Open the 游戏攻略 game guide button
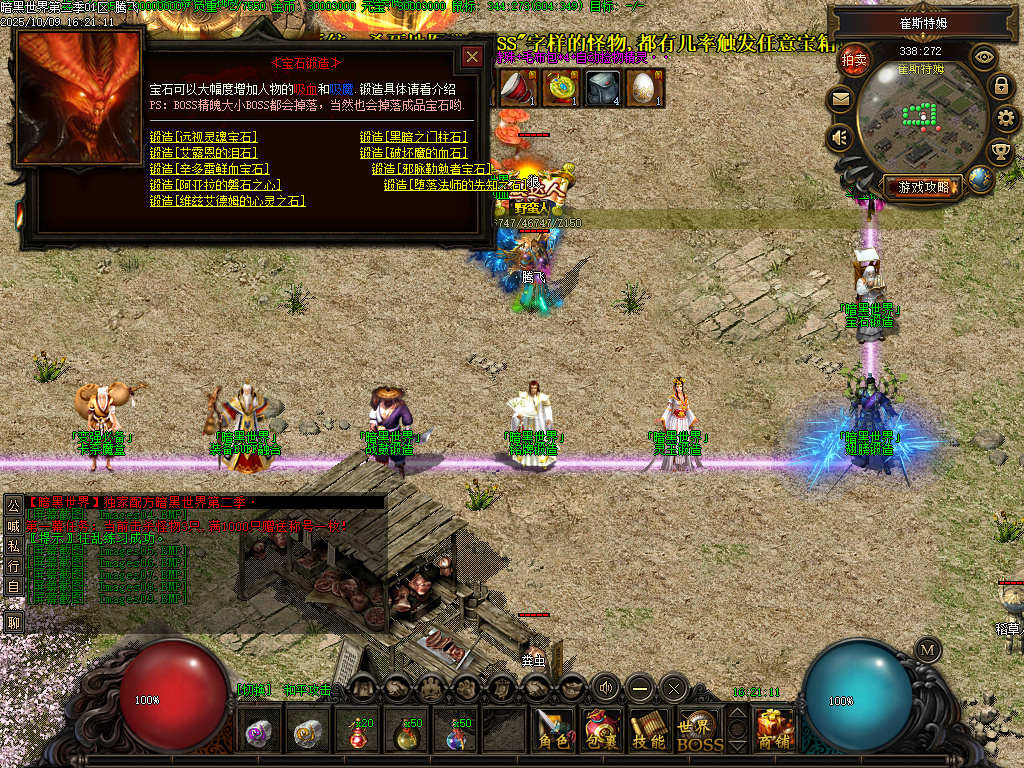Screen dimensions: 1024x768 click(924, 187)
